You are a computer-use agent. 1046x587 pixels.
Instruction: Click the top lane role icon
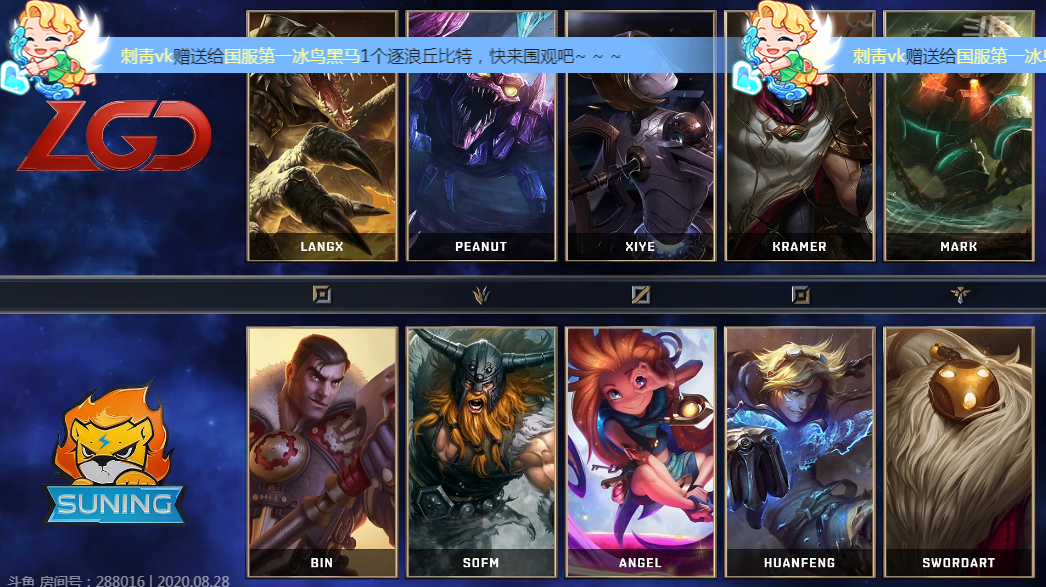click(x=322, y=294)
